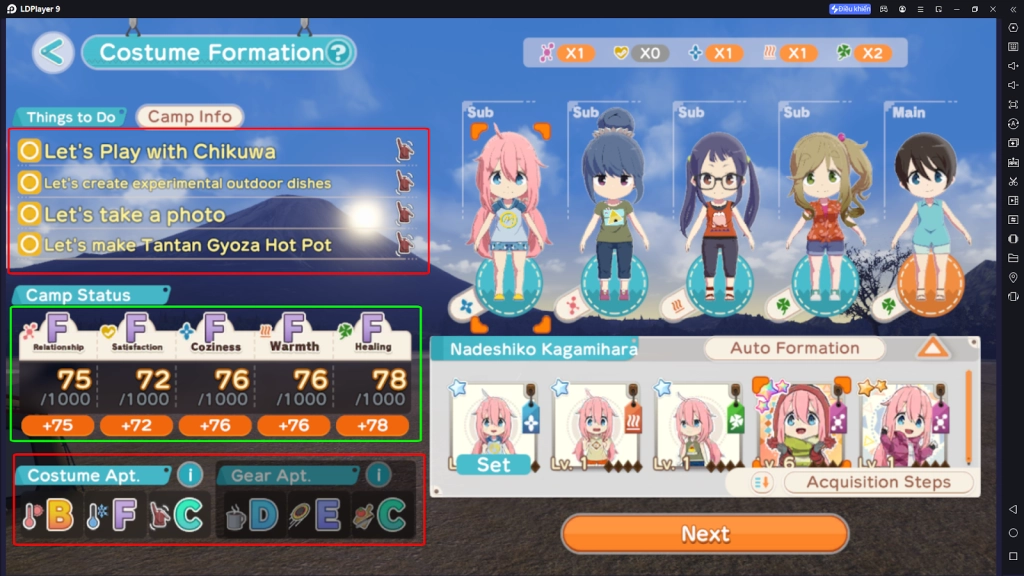The image size is (1024, 576).
Task: Choose Let's make Tantan Gyoza Hot Pot
Action: 188,244
